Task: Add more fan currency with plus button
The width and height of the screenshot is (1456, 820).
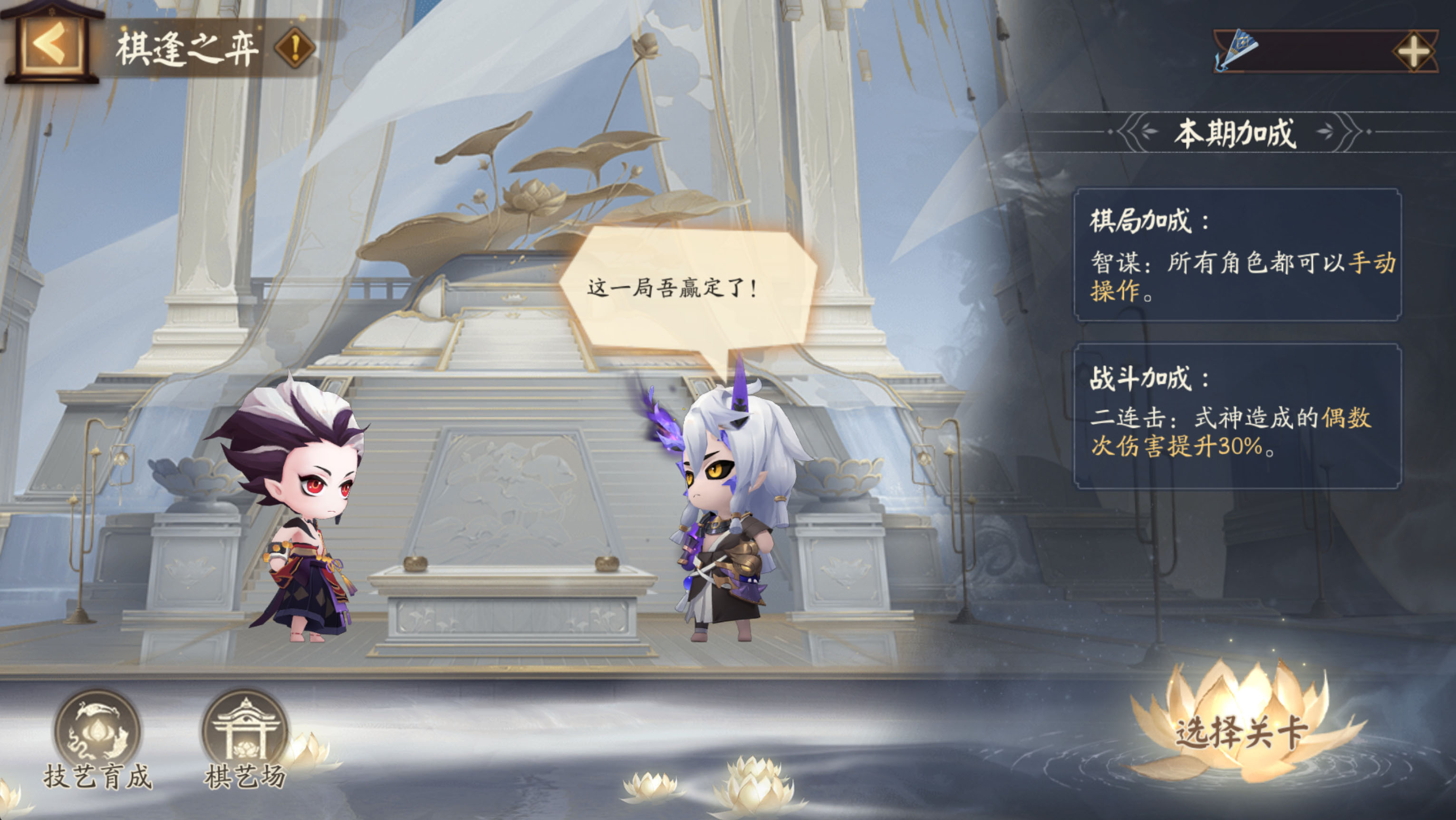Action: pos(1412,52)
